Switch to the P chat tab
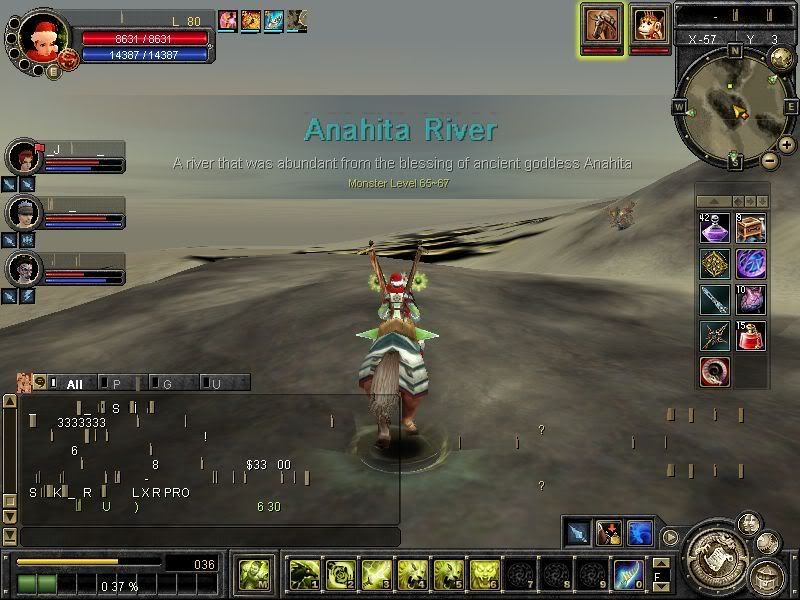This screenshot has height=600, width=800. coord(118,383)
